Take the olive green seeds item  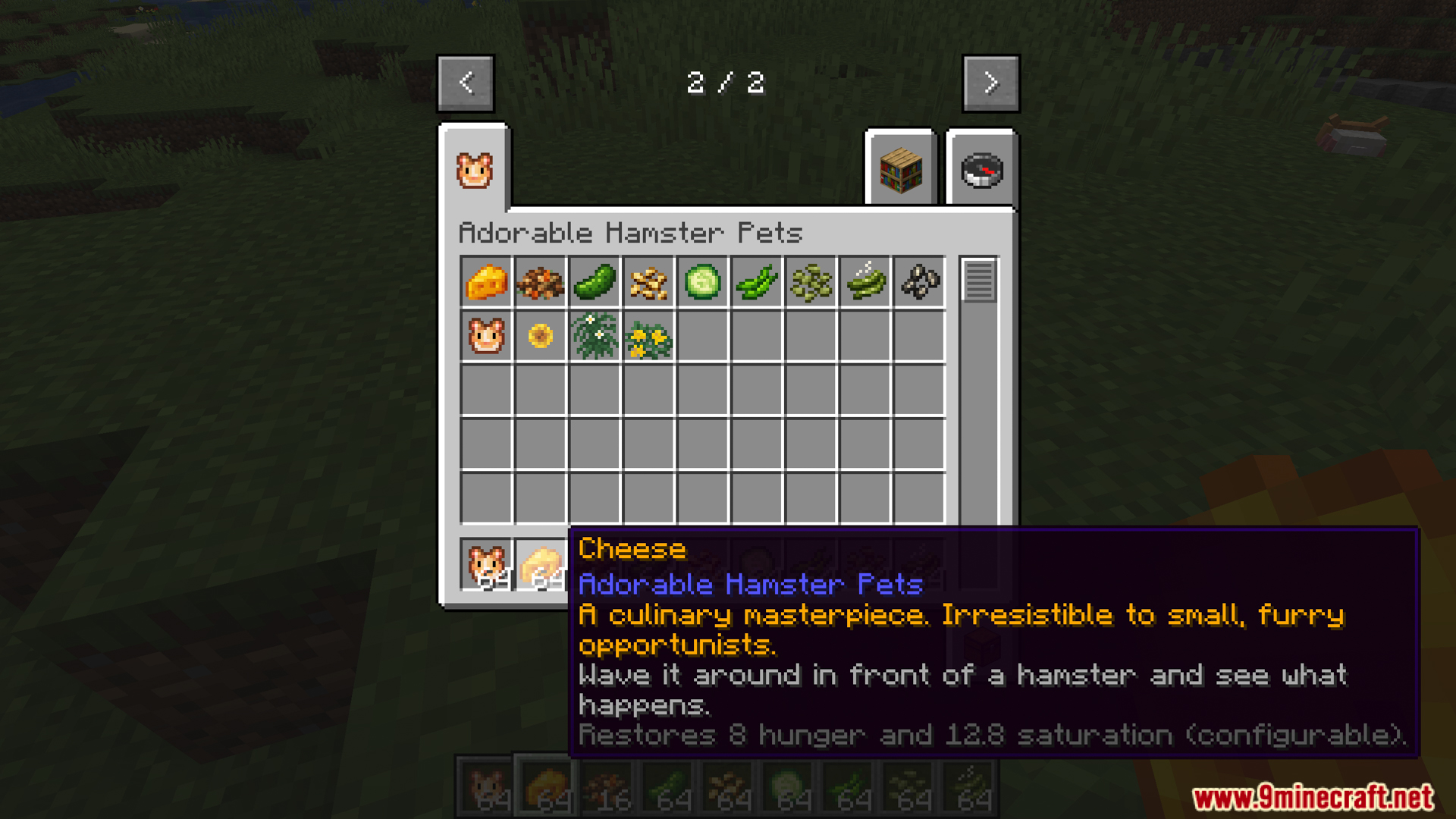pos(811,282)
